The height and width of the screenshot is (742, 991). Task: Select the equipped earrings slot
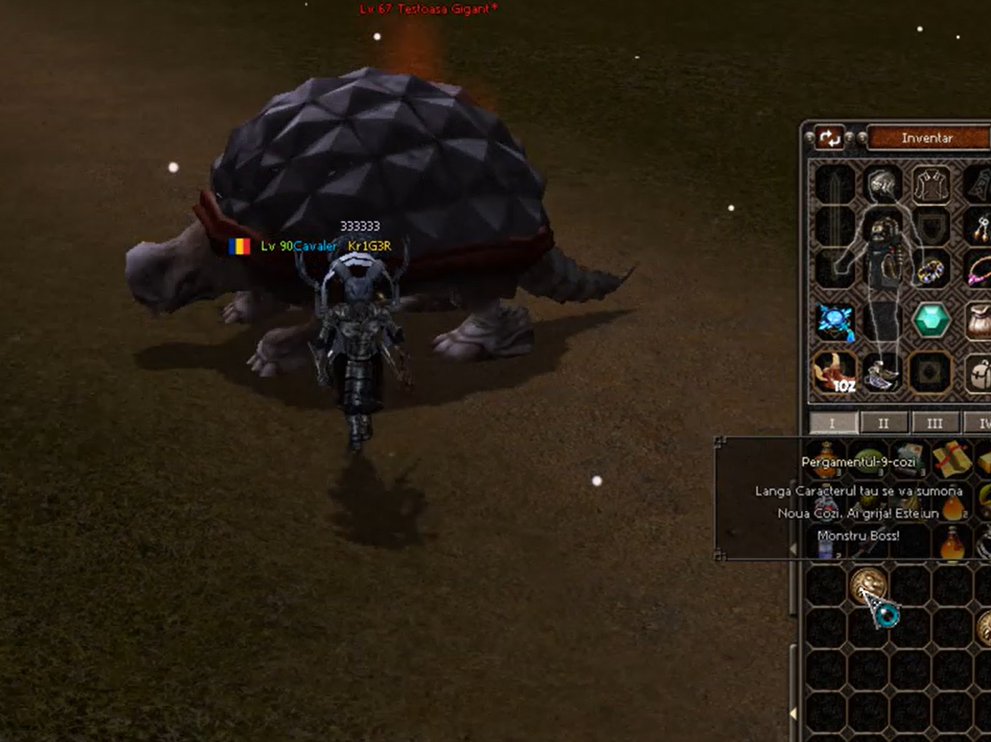coord(979,226)
